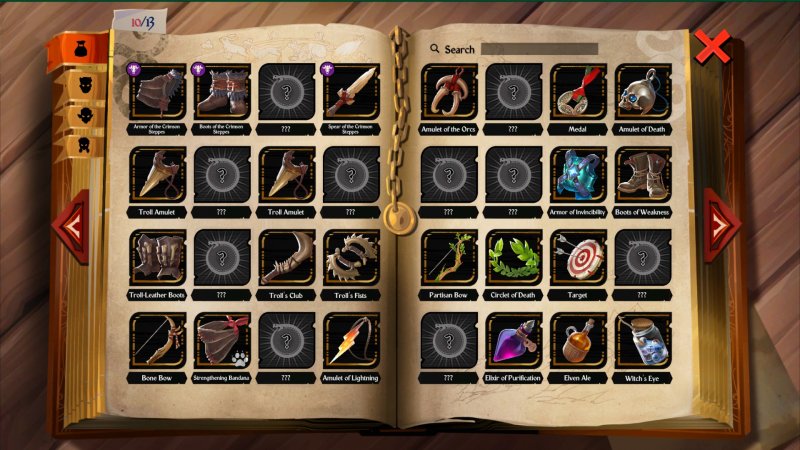Open the Troll-Leather Boots entry

point(157,258)
